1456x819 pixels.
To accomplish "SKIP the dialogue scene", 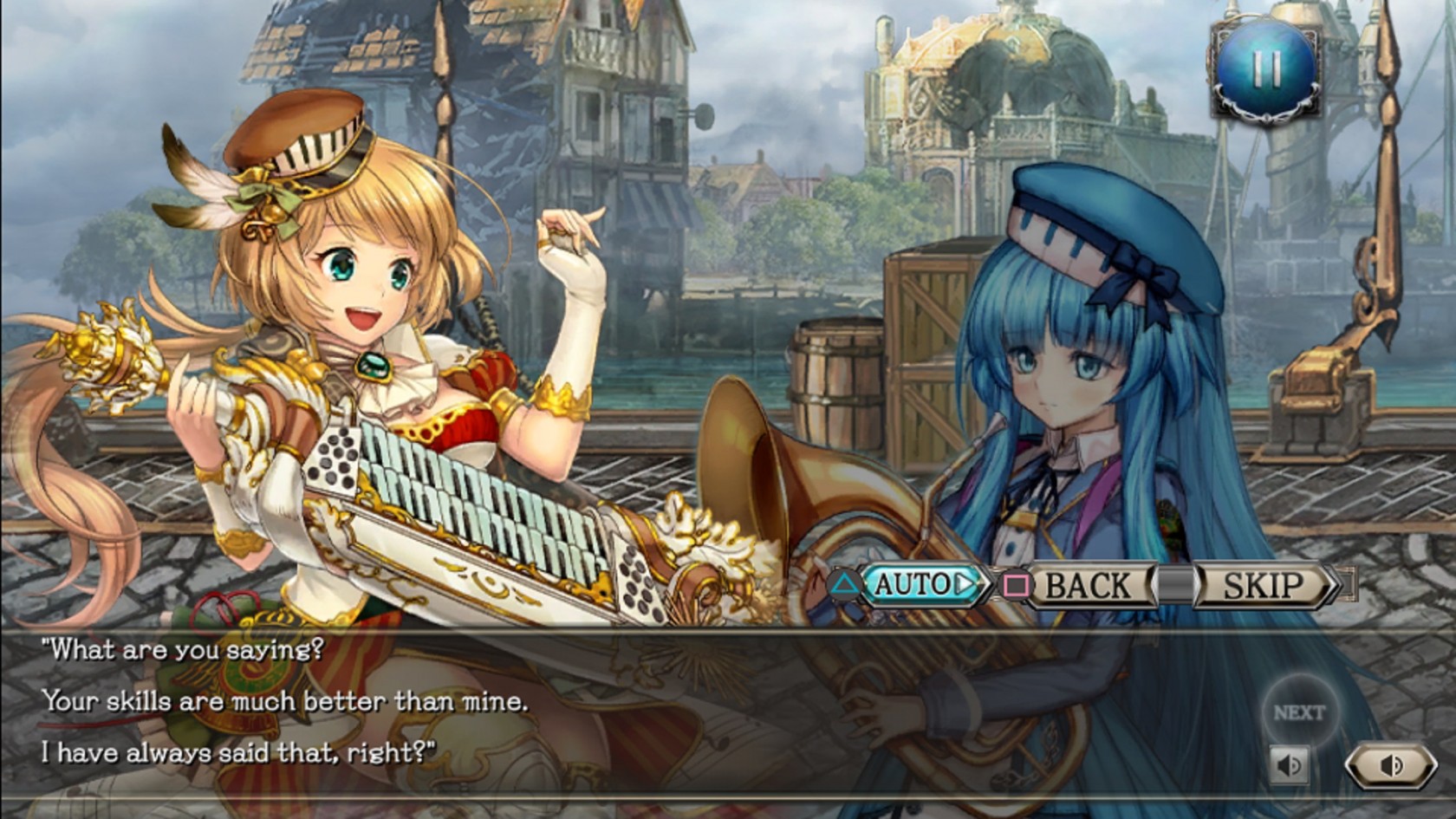I will coord(1262,586).
